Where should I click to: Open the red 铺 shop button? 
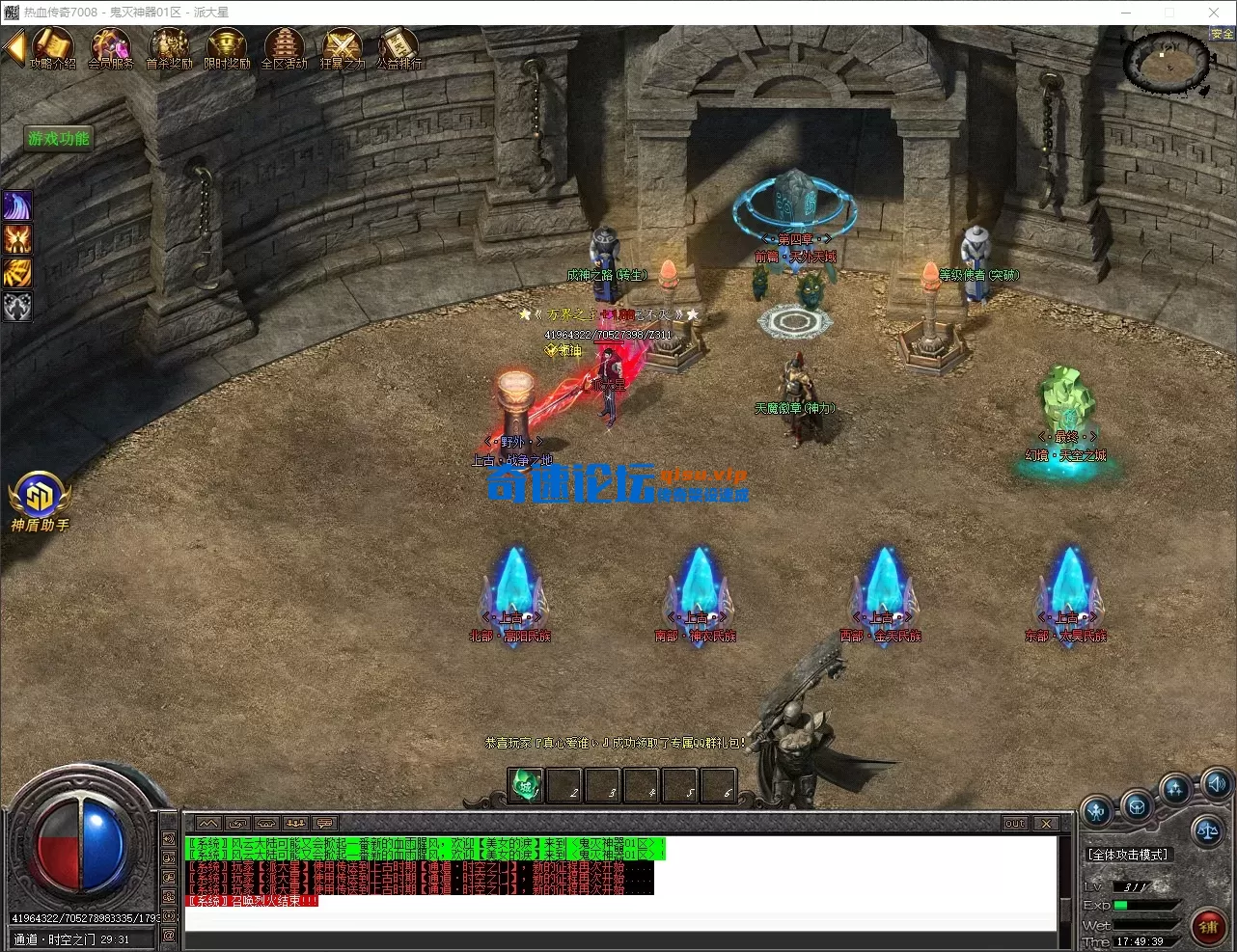tap(1208, 928)
